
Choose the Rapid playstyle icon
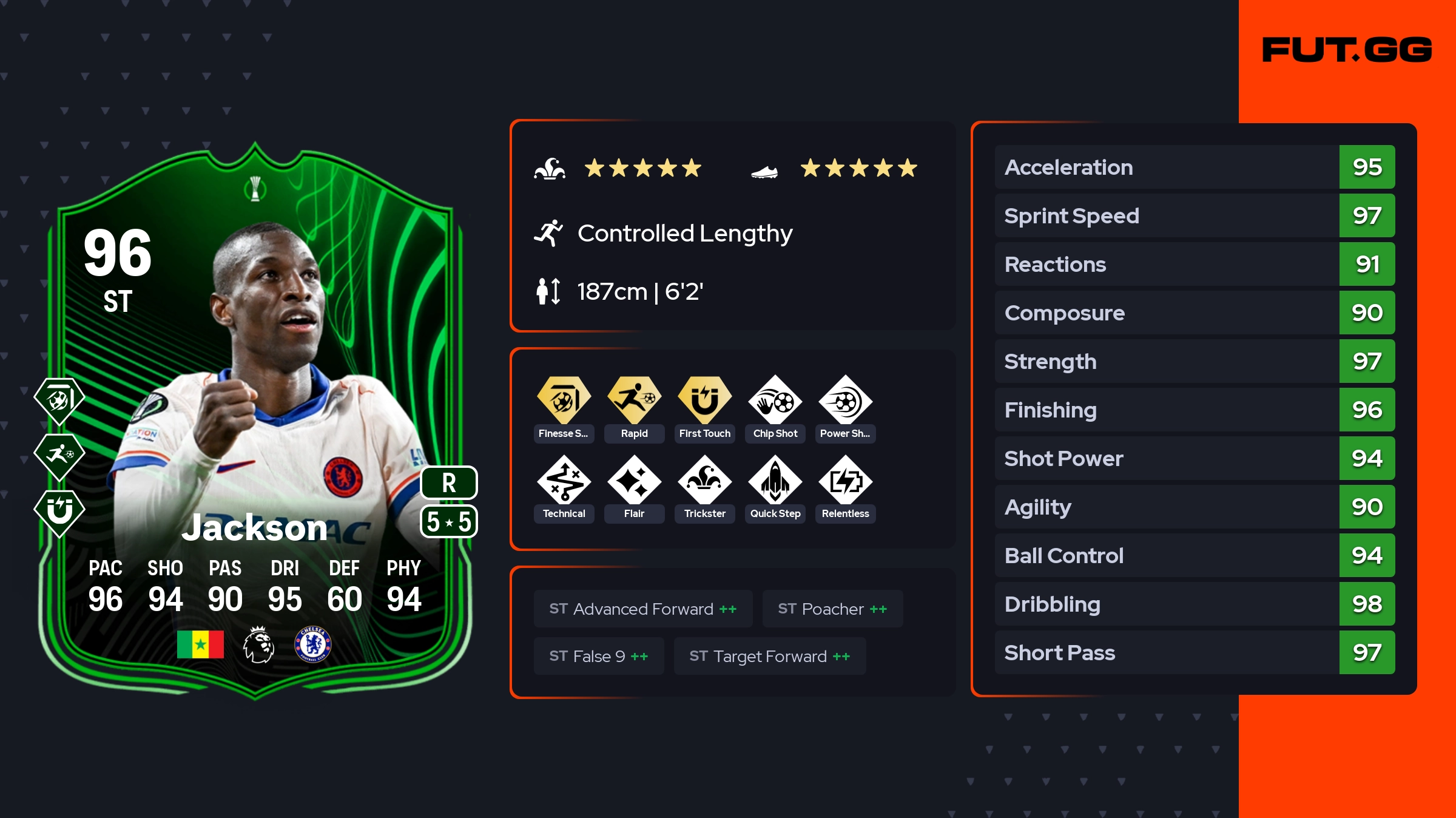click(634, 401)
